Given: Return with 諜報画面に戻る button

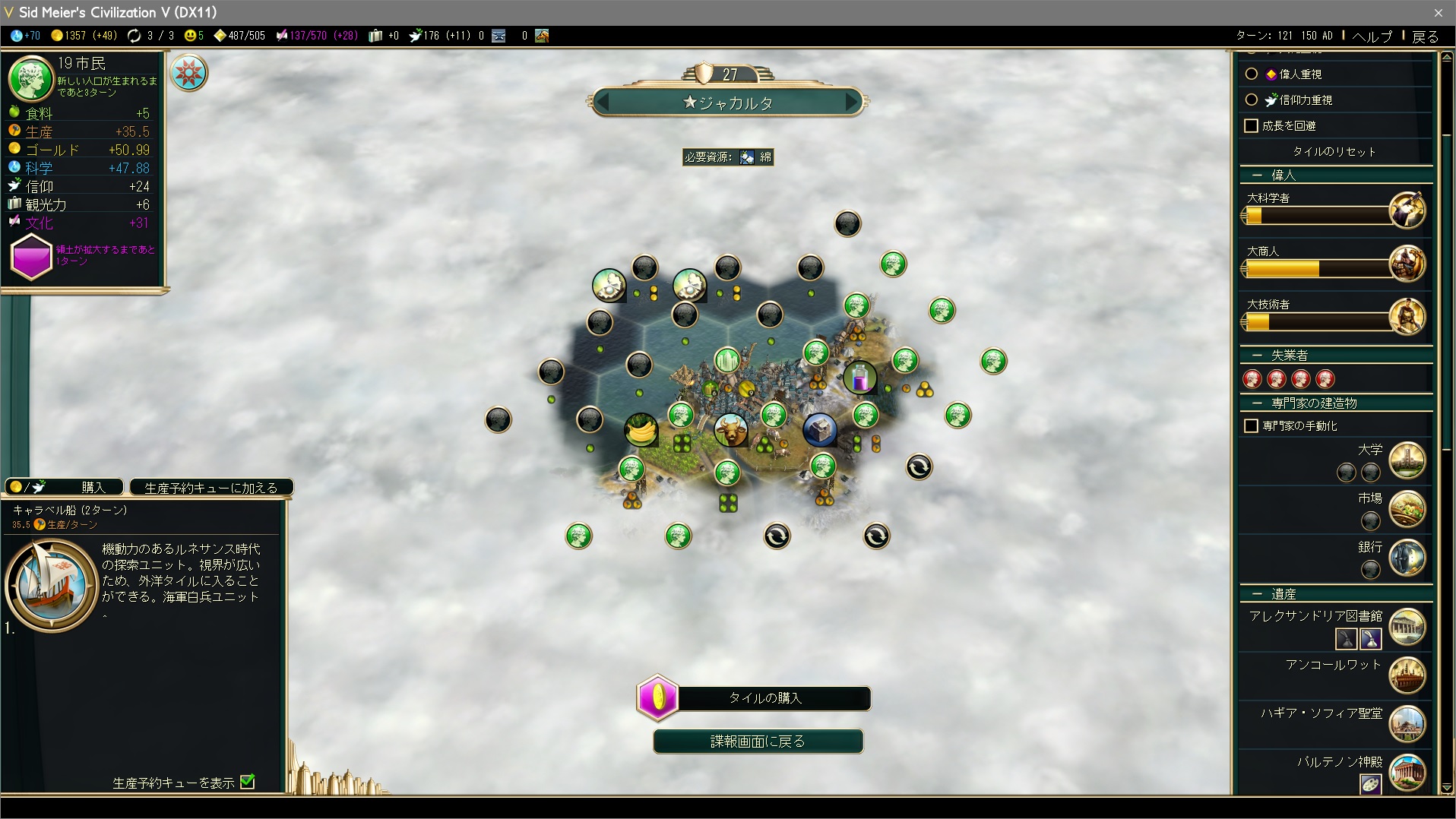Looking at the screenshot, I should pyautogui.click(x=758, y=741).
